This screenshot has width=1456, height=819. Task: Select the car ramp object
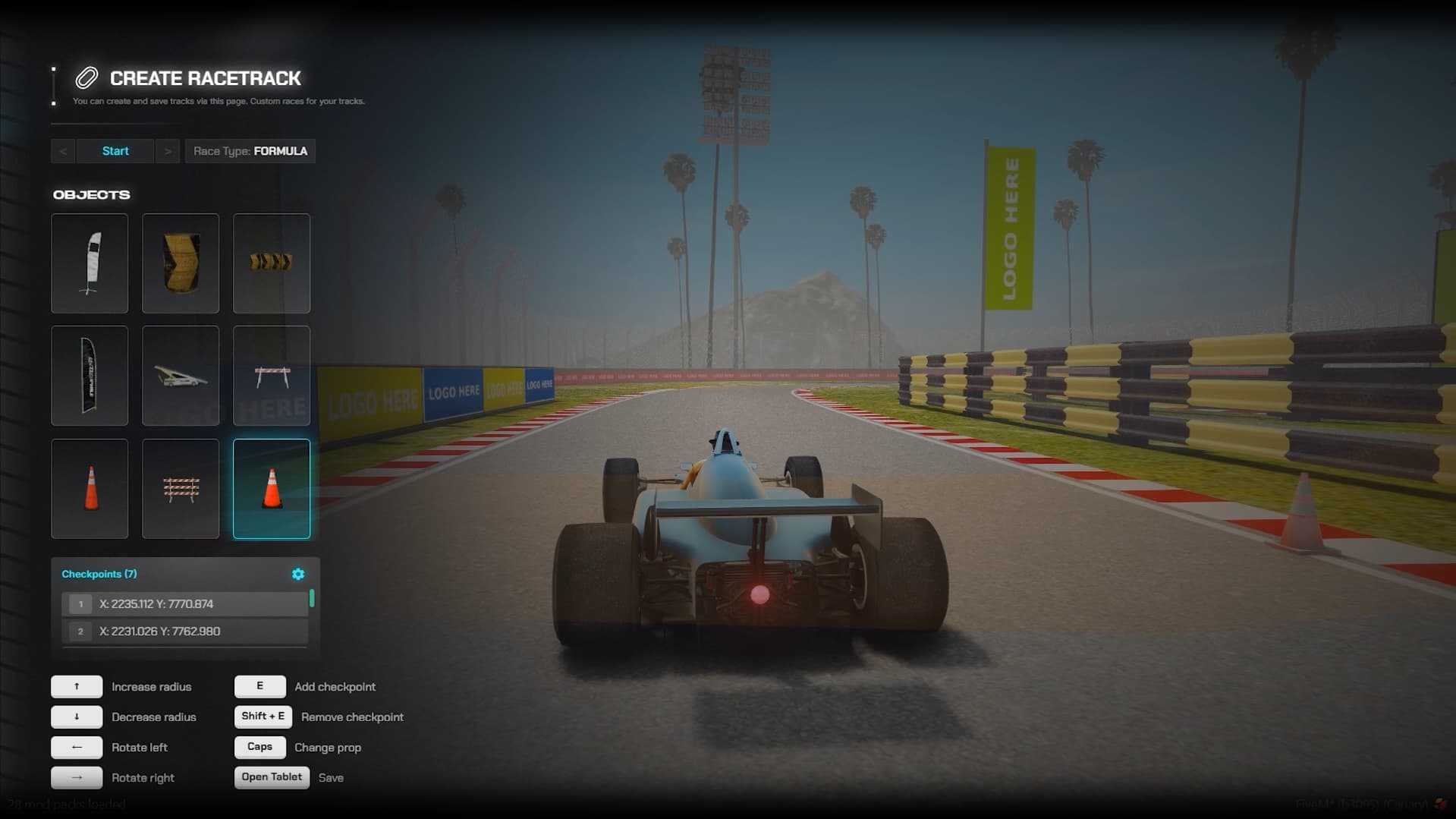click(x=180, y=375)
